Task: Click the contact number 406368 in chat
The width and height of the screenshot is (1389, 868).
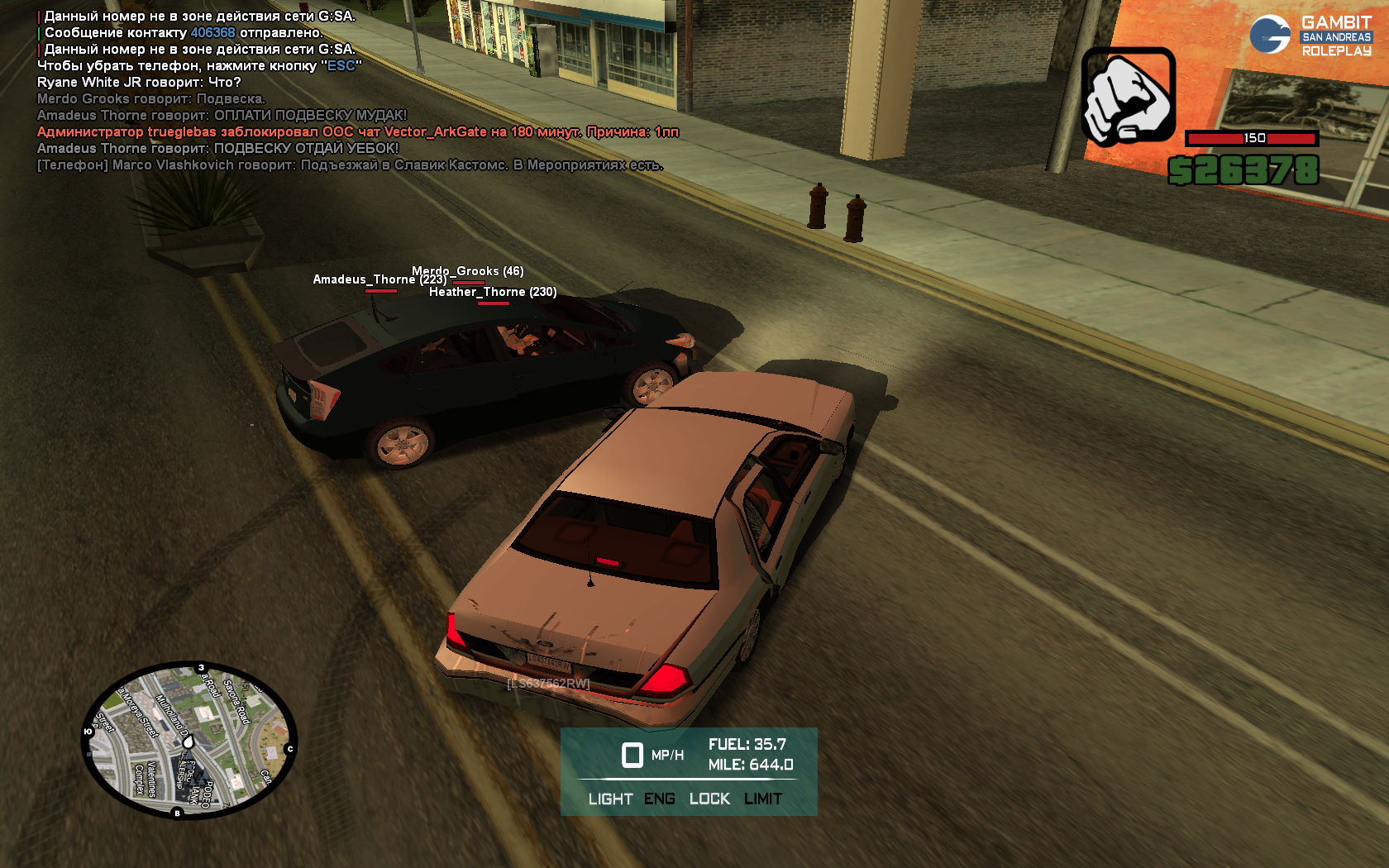Action: [212, 33]
